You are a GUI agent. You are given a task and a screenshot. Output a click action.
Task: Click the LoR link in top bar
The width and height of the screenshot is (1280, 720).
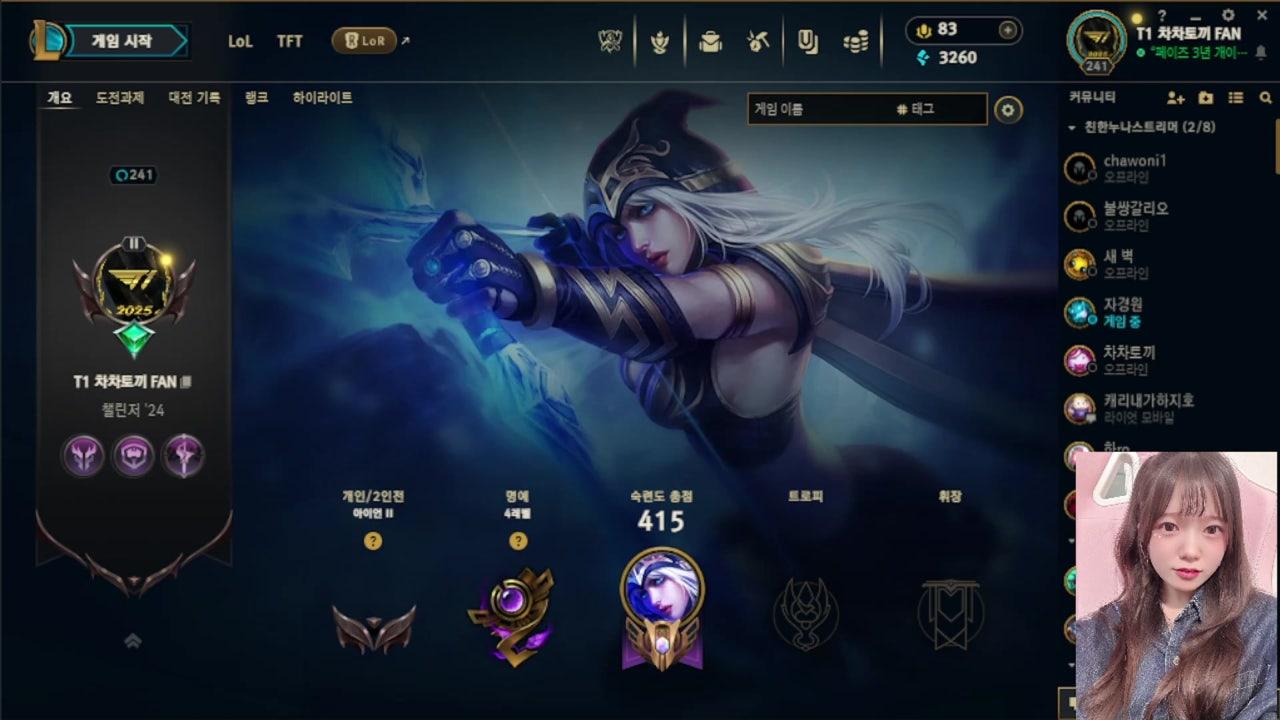pos(366,42)
